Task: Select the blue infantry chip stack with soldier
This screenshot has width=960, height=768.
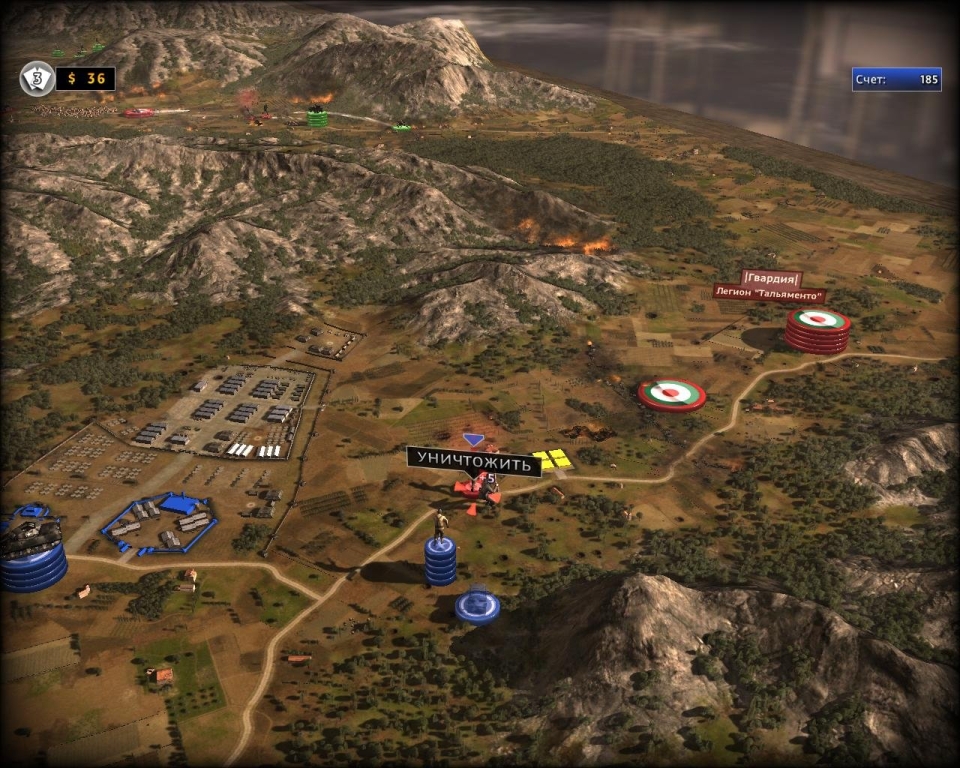Action: tap(440, 557)
